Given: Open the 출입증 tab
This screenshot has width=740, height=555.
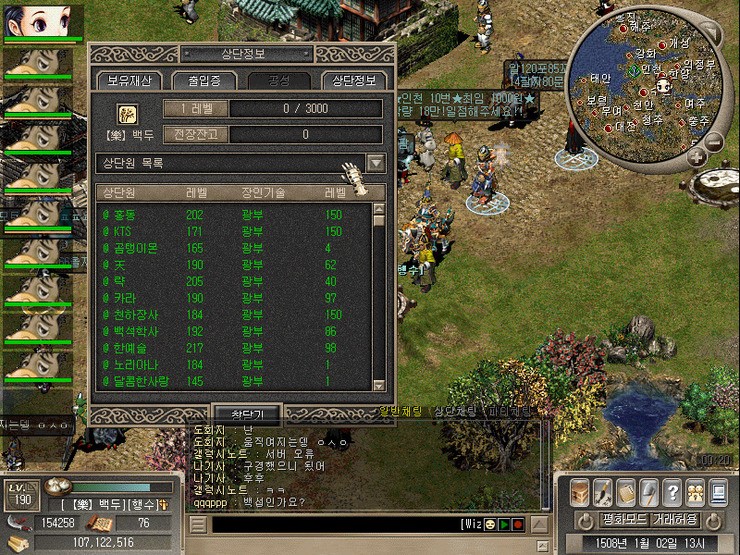Looking at the screenshot, I should [201, 81].
